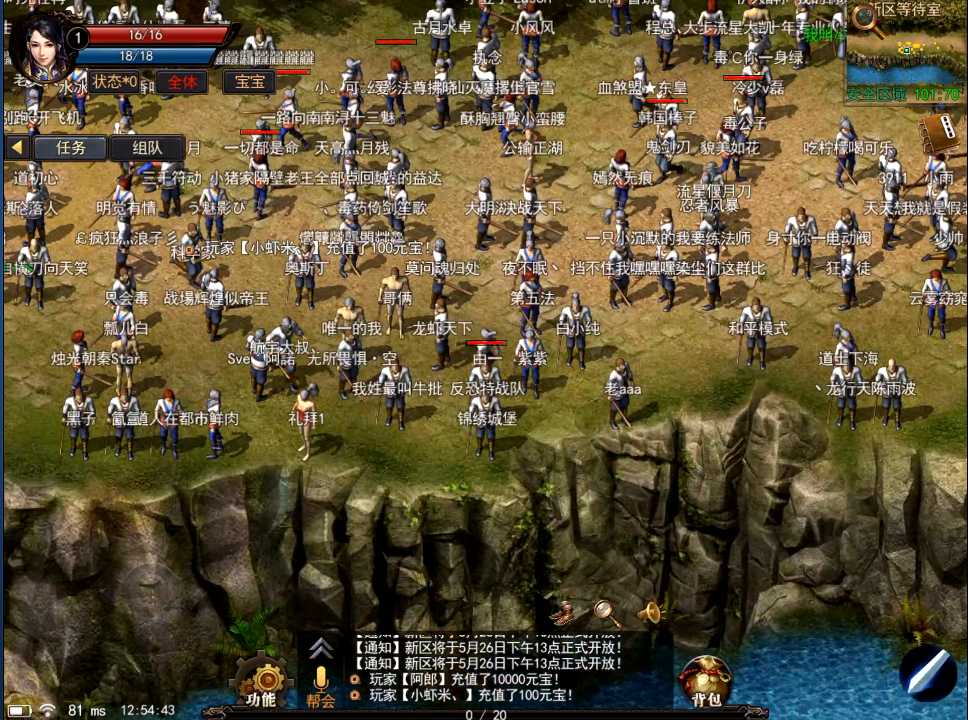Activate the sword attack skill button
Image resolution: width=968 pixels, height=720 pixels.
tap(927, 671)
